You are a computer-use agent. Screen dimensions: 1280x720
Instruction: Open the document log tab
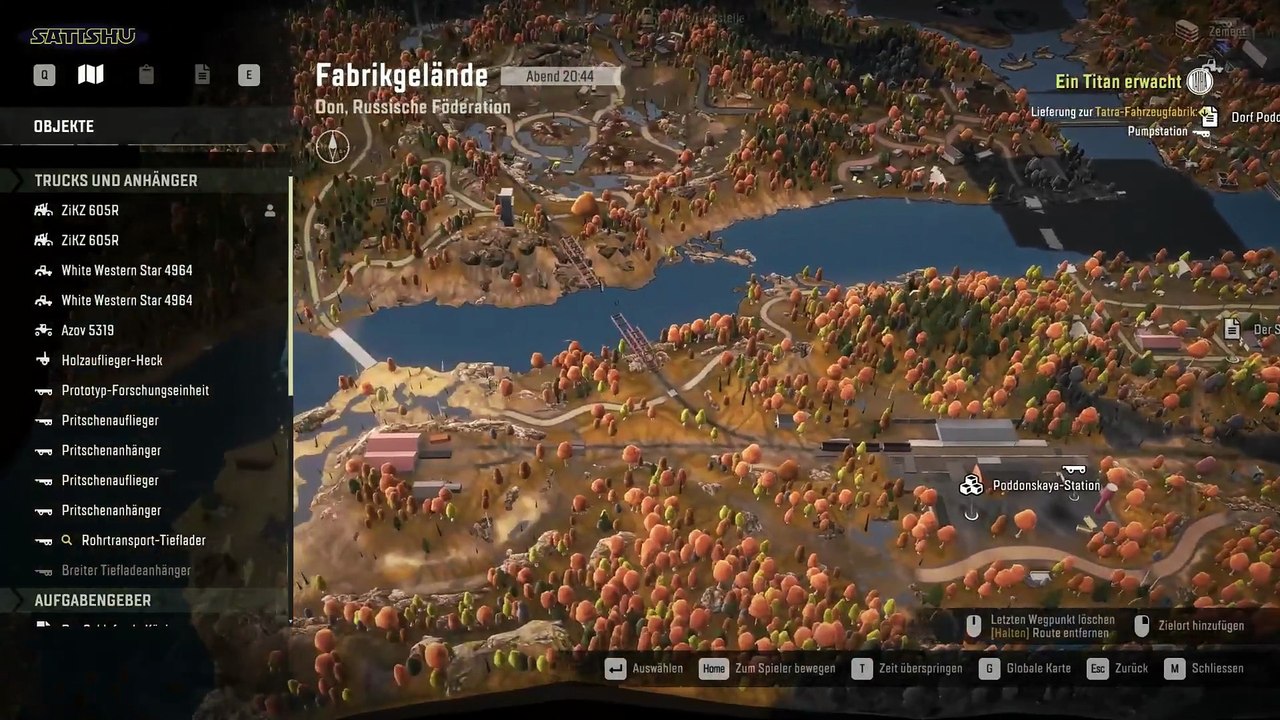click(x=202, y=75)
